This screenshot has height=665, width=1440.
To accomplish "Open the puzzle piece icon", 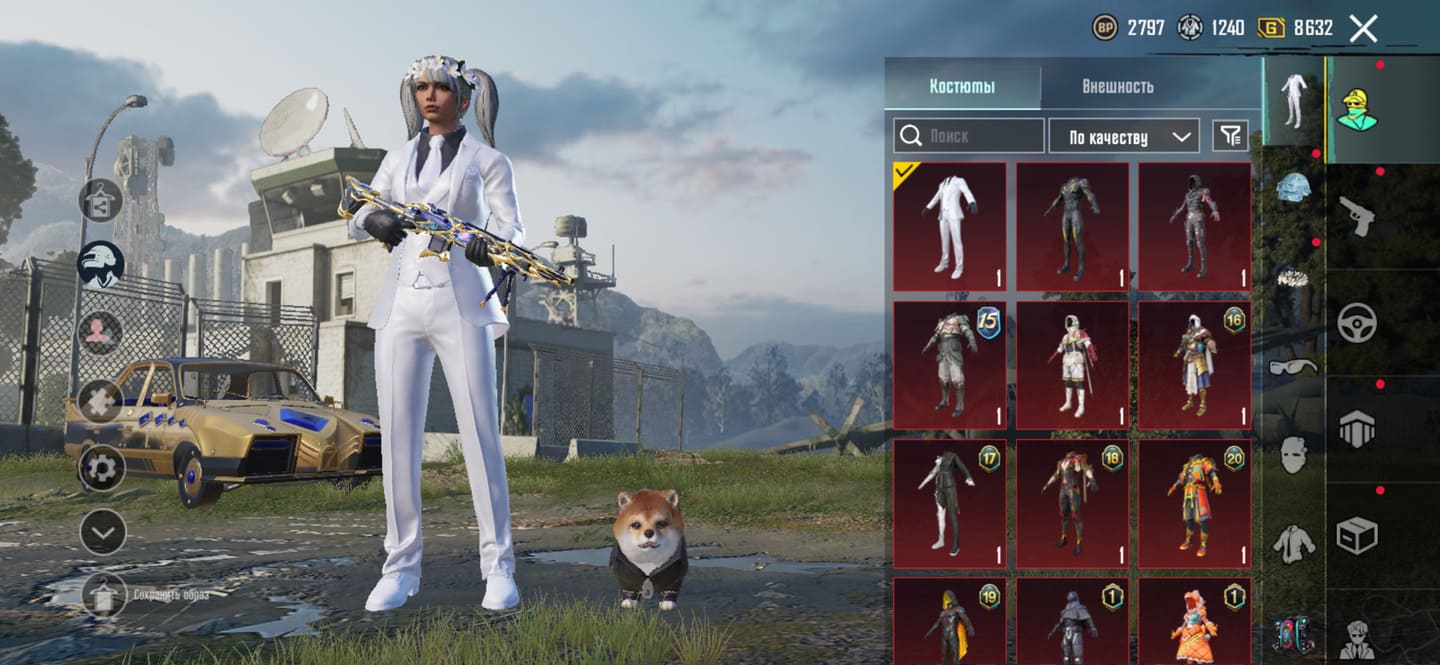I will click(x=102, y=401).
